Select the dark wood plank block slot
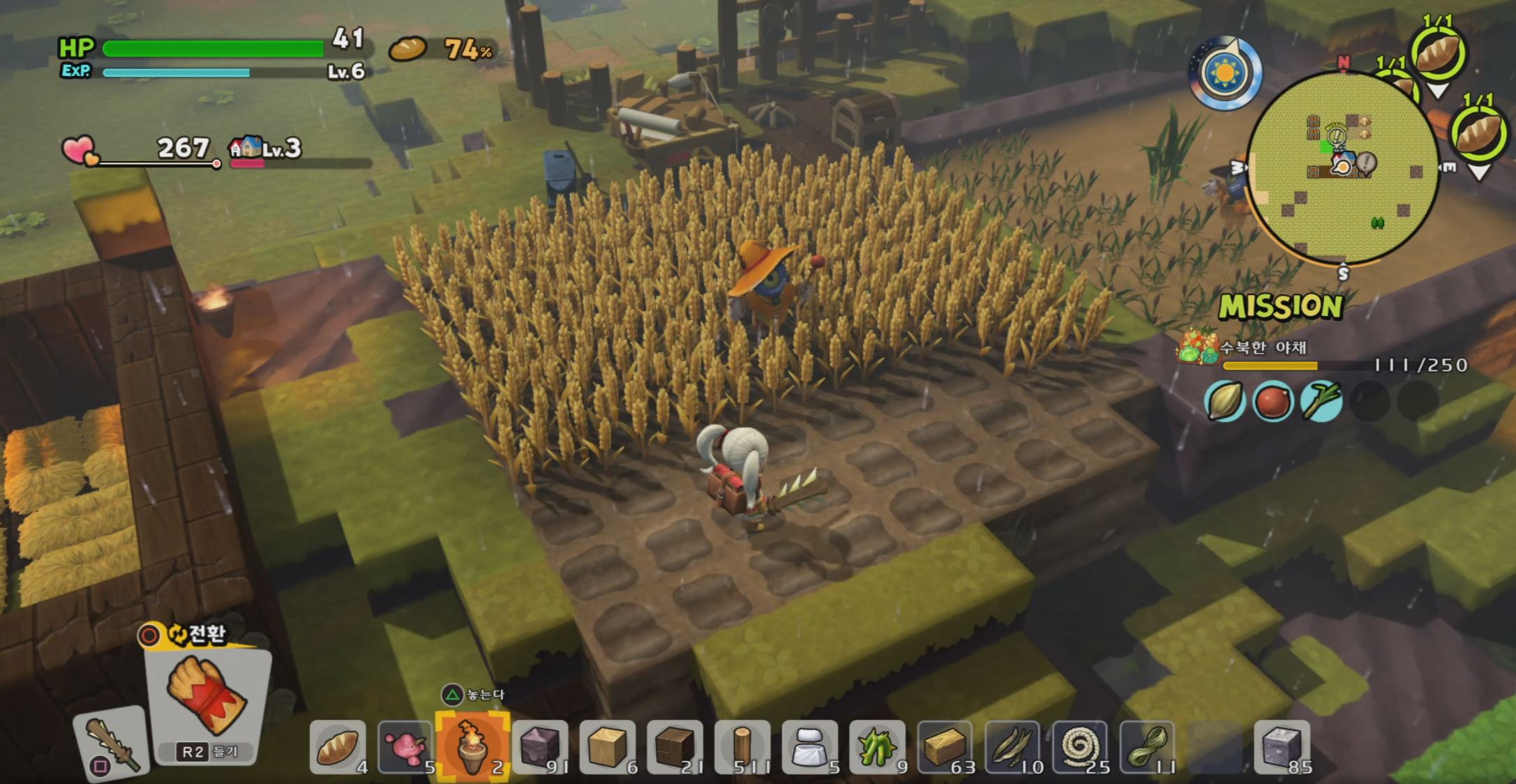Screen dimensions: 1516x784 (675, 748)
